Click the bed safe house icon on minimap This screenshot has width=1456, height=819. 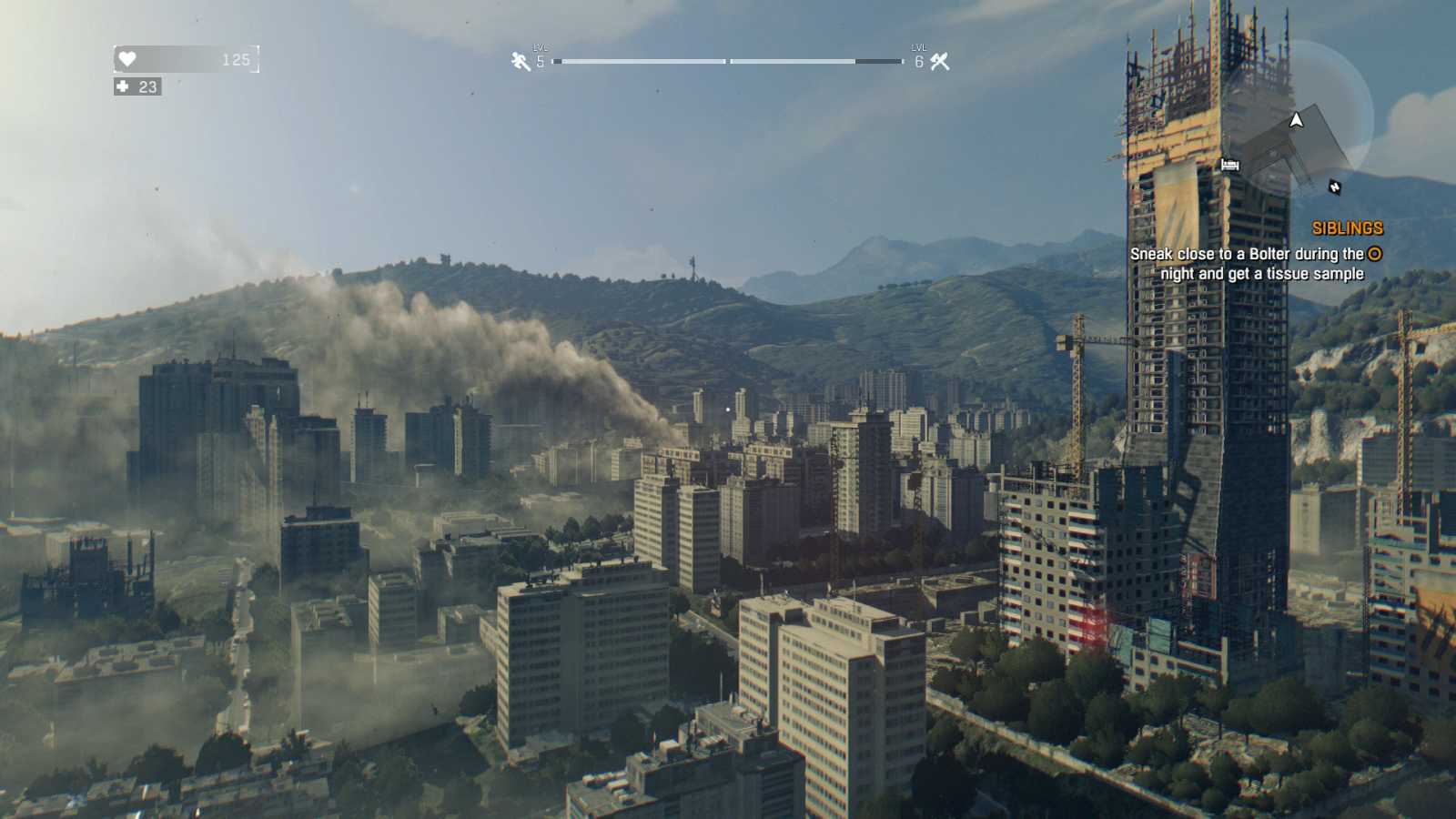pos(1230,165)
